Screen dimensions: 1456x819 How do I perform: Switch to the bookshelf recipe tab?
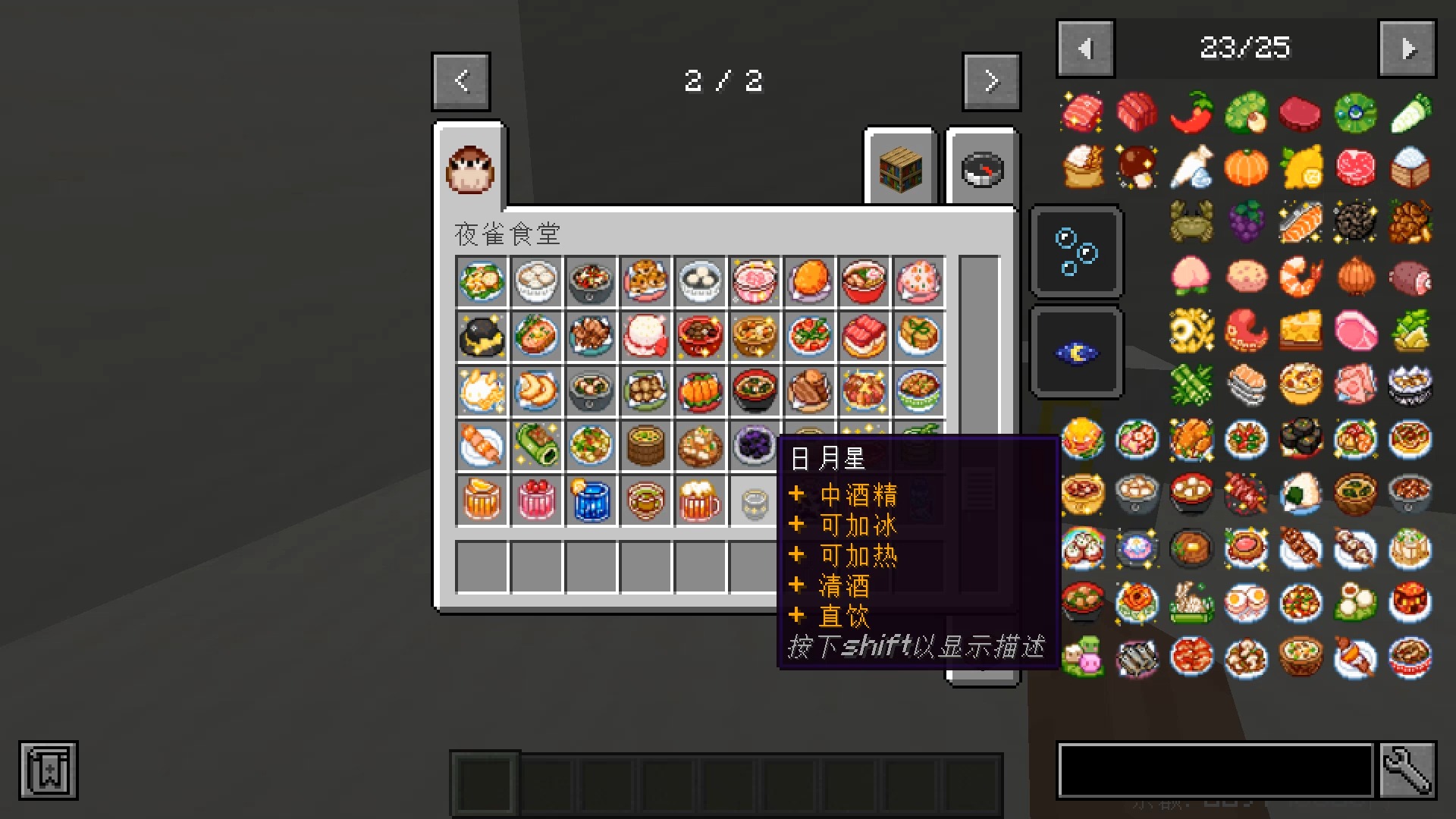pos(899,168)
